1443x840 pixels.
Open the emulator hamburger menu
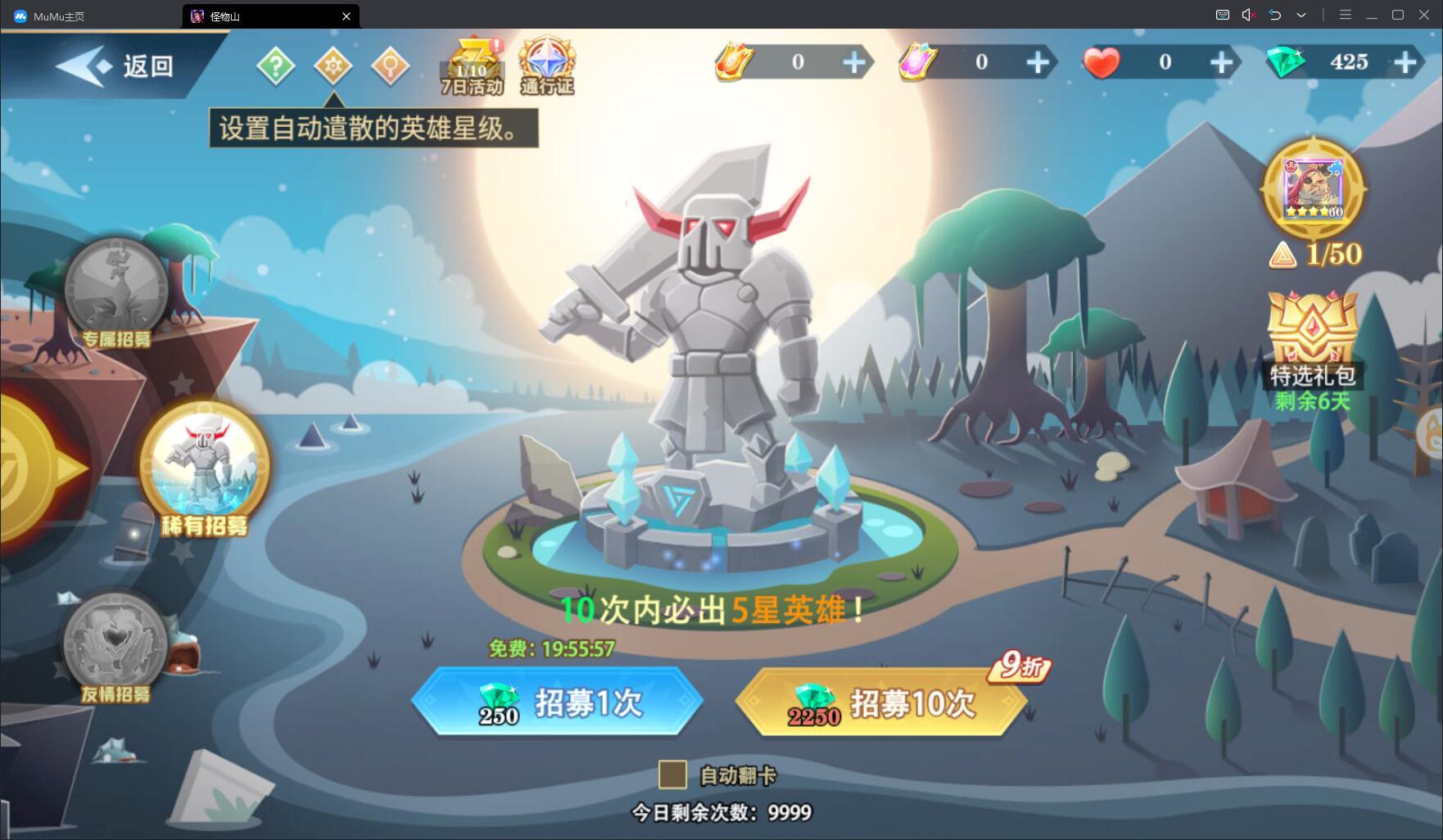pyautogui.click(x=1346, y=14)
